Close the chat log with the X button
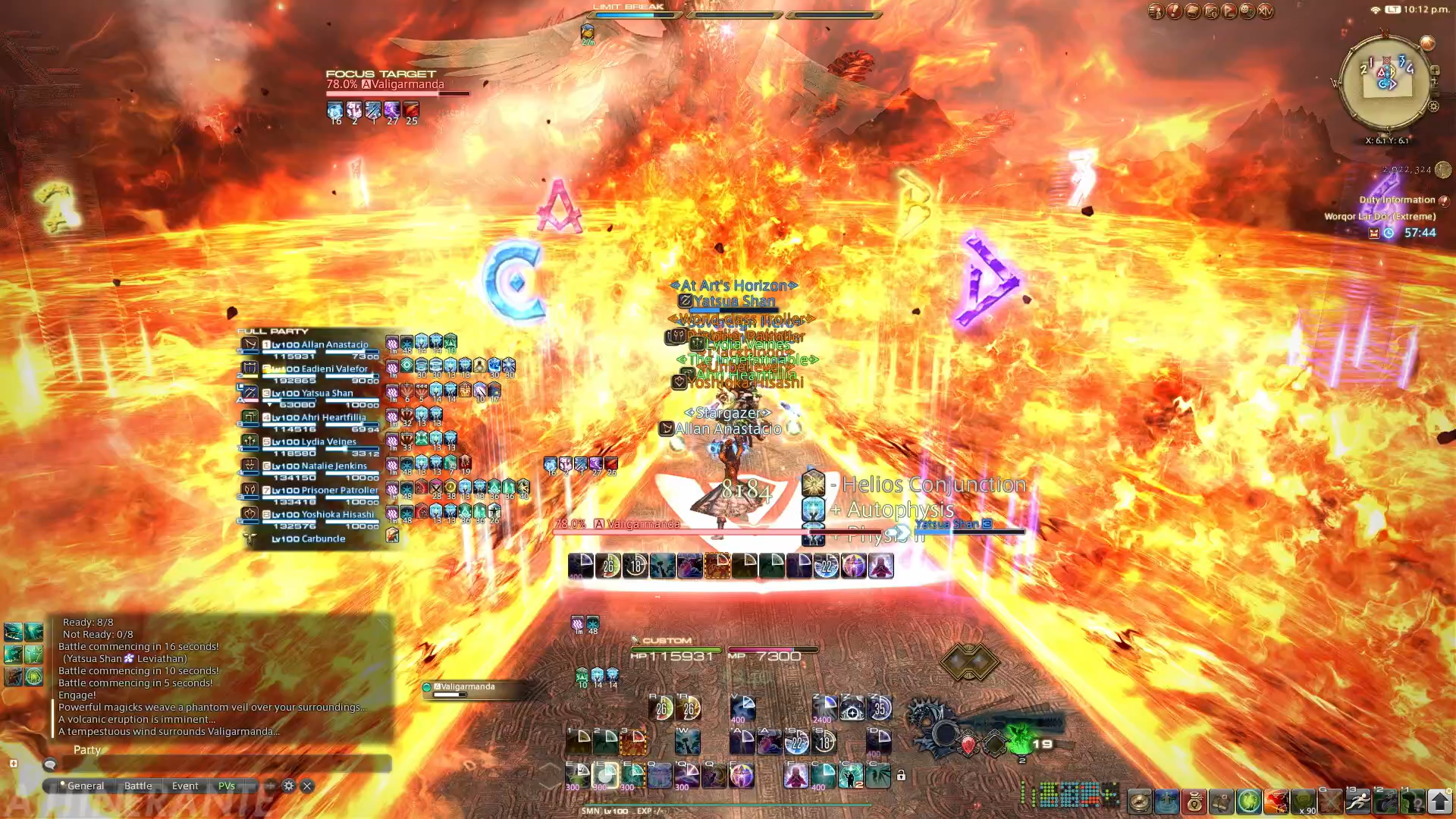Screen dimensions: 1456x819 pos(307,786)
